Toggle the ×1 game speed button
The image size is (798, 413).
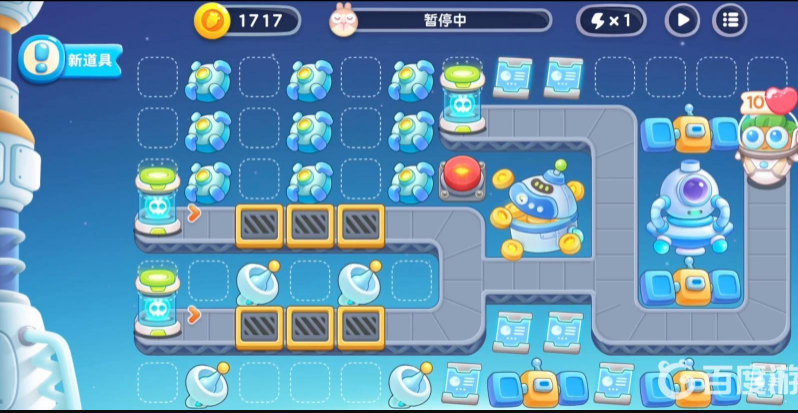(x=610, y=20)
